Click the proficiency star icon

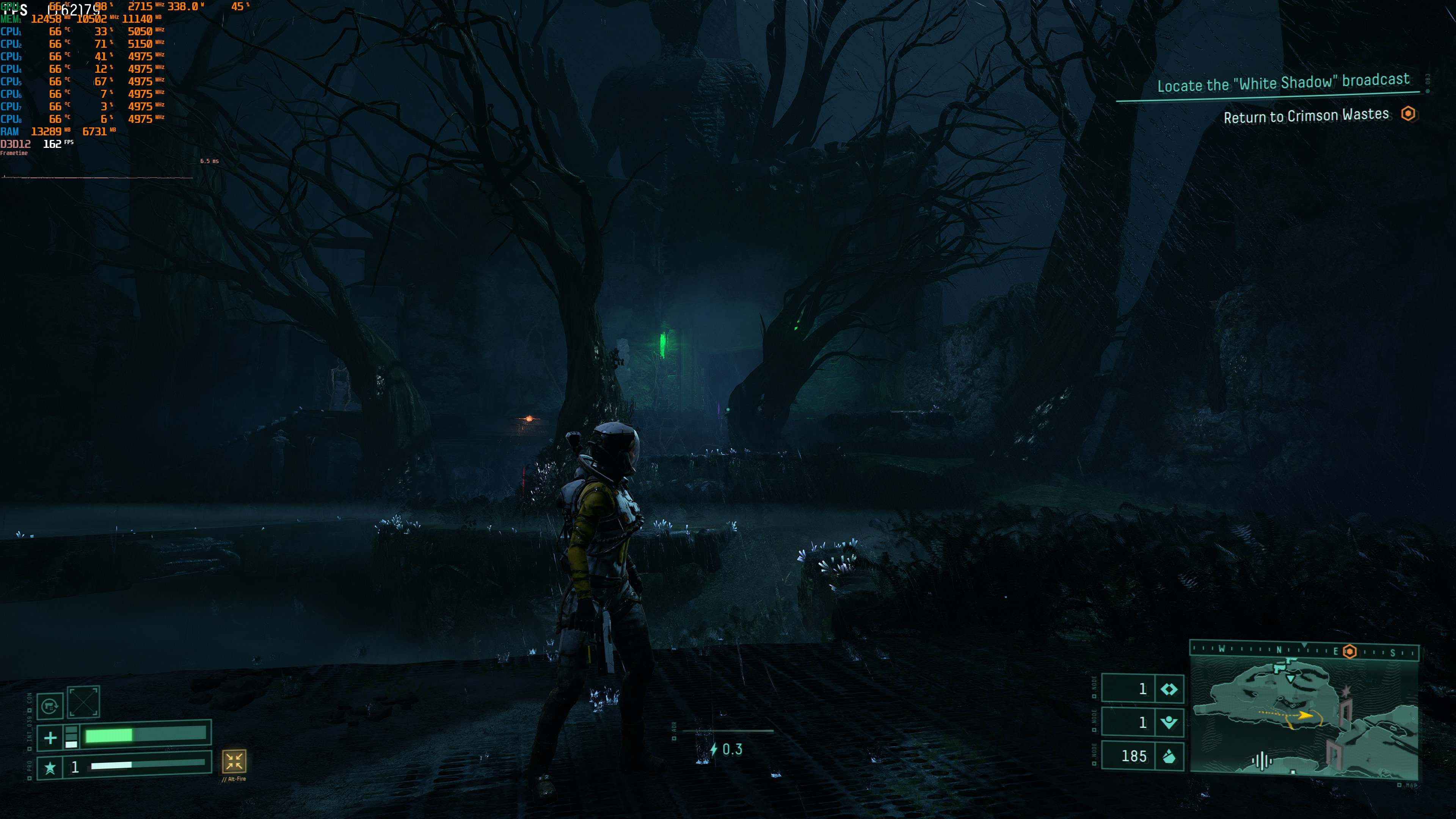(x=50, y=767)
